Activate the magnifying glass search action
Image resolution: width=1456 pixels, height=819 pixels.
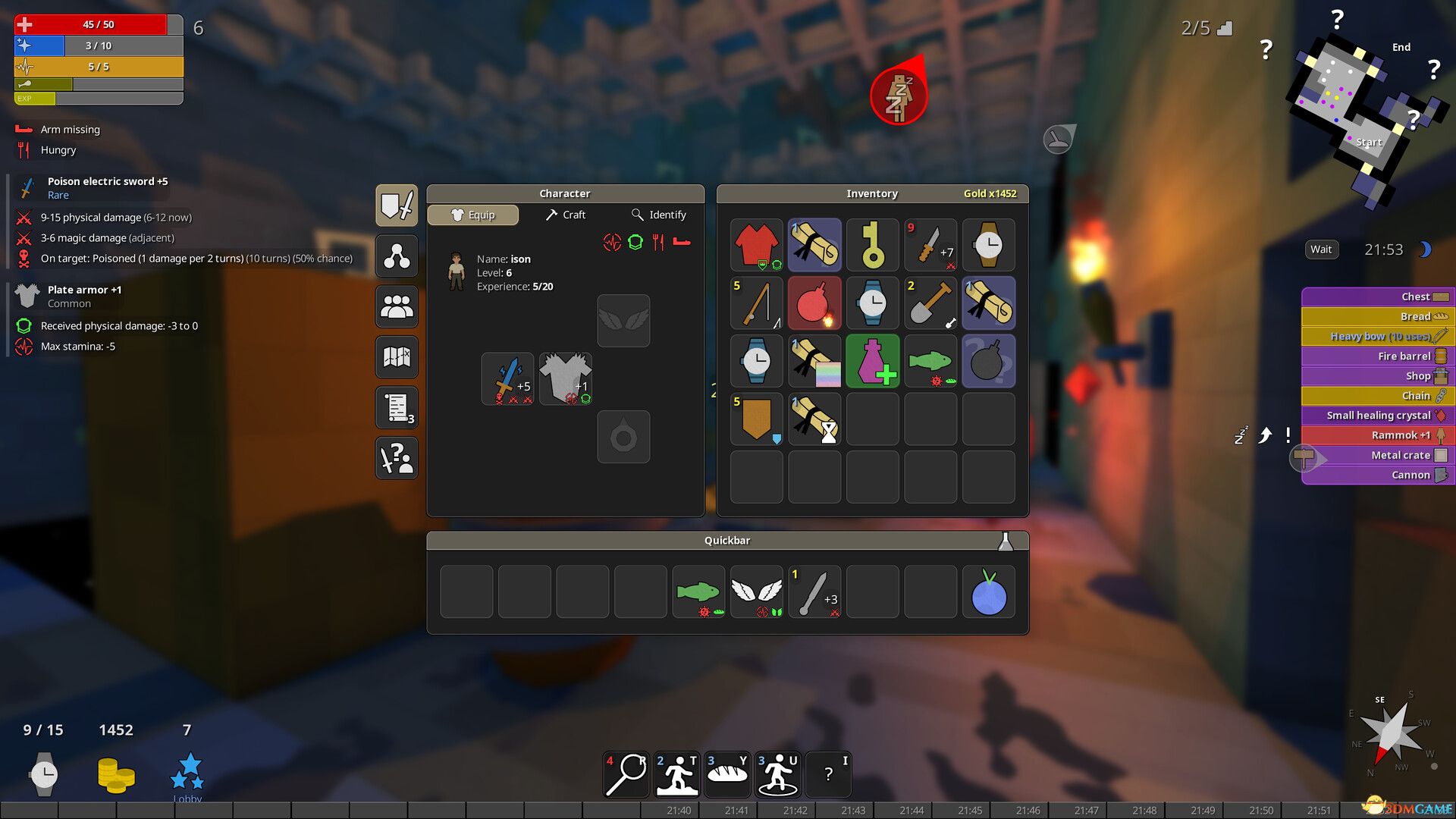click(x=626, y=774)
